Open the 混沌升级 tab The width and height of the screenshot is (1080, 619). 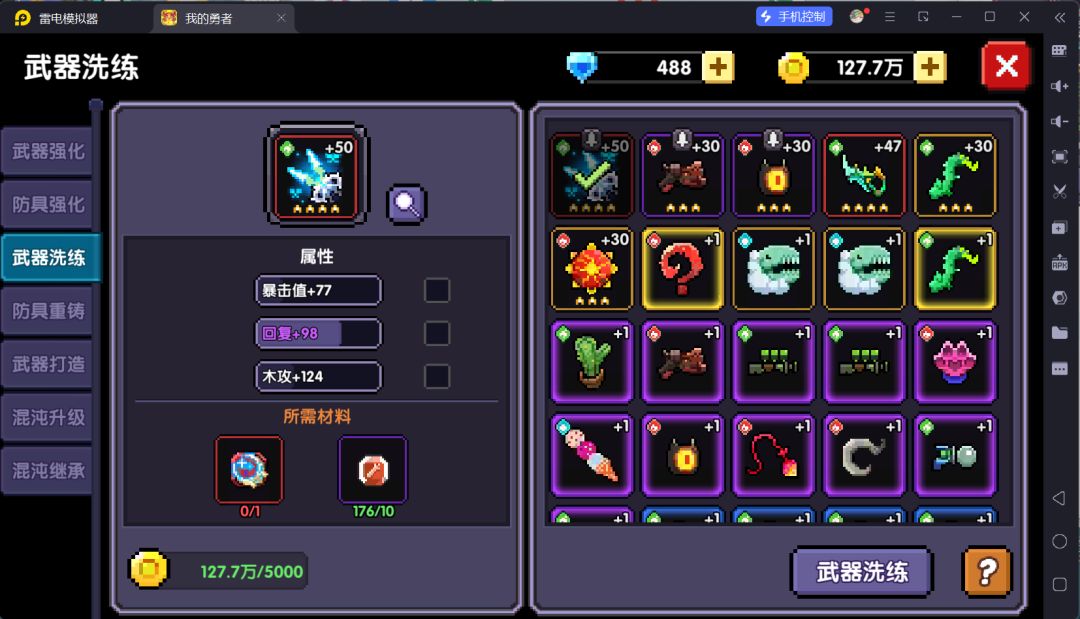pos(48,417)
